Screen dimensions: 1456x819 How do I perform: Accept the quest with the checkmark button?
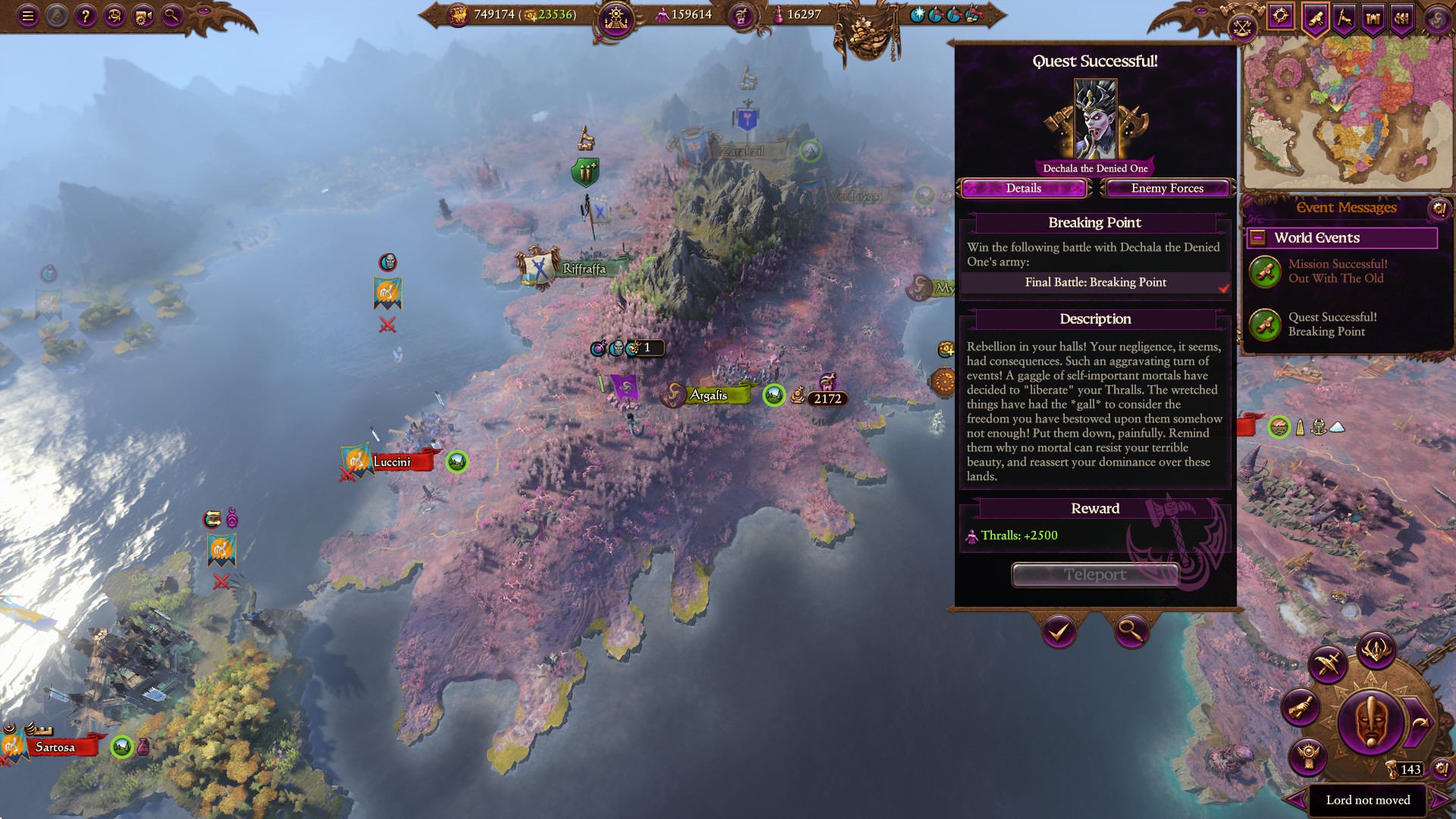[1059, 631]
